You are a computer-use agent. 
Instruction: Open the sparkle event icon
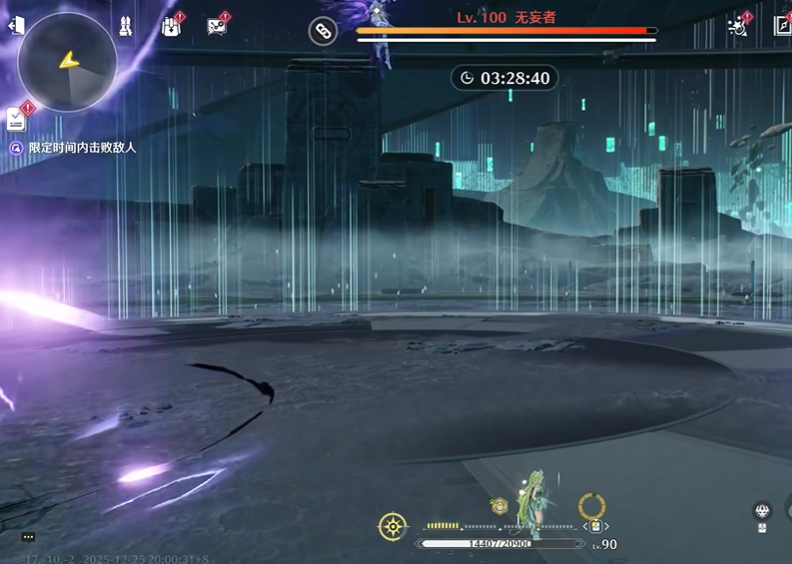click(738, 27)
